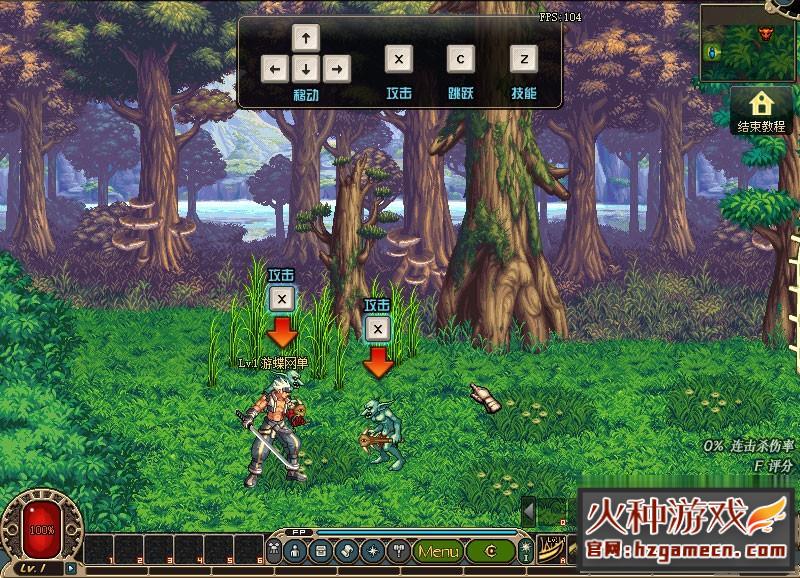Open the inventory chest icon
Image resolution: width=800 pixels, height=578 pixels.
point(322,551)
